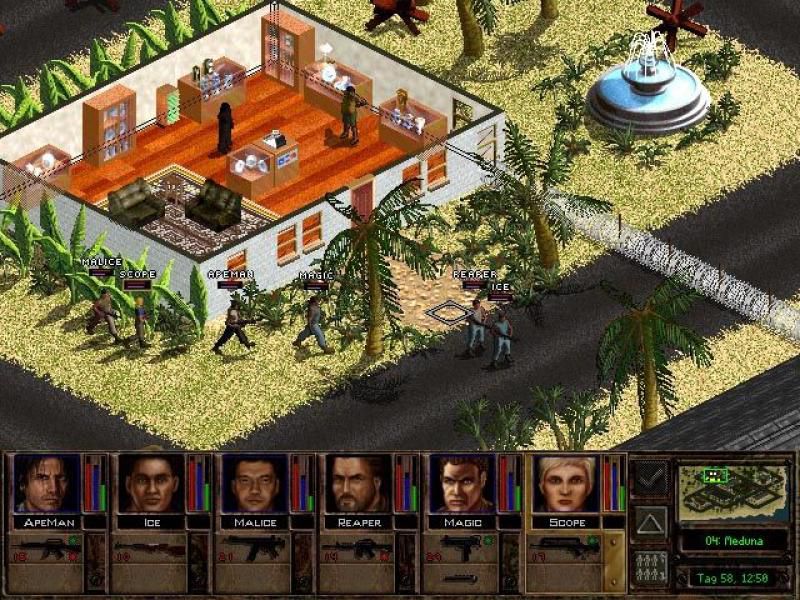The height and width of the screenshot is (600, 800).
Task: Select Magic's portrait
Action: 461,484
